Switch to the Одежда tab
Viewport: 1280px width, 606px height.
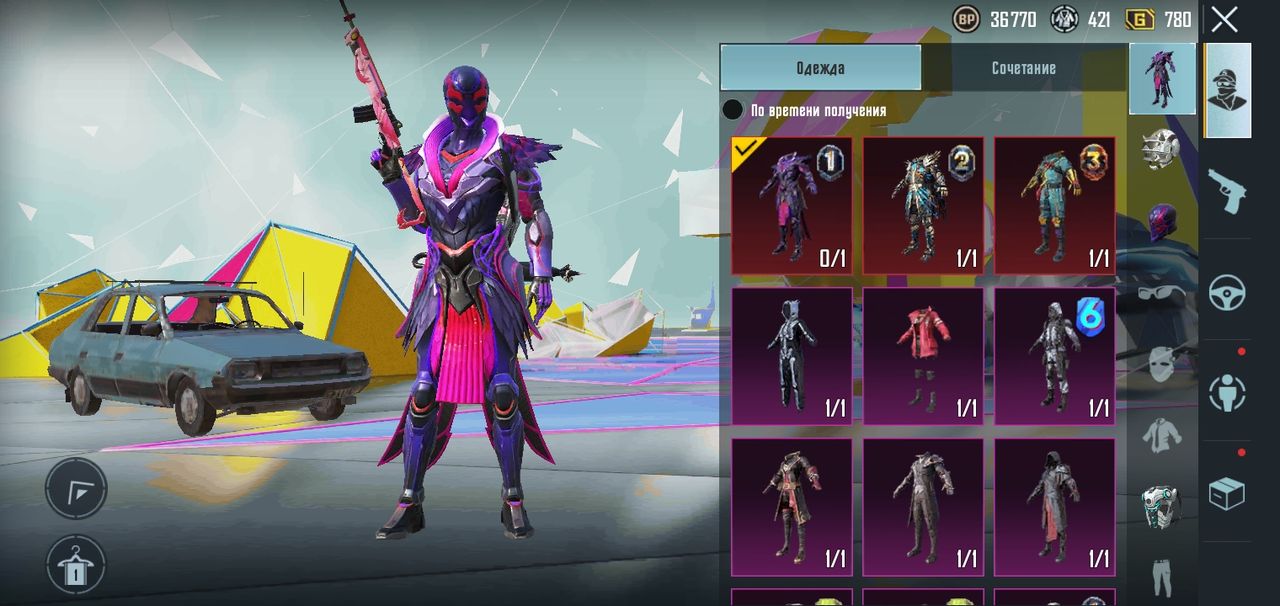coord(820,68)
